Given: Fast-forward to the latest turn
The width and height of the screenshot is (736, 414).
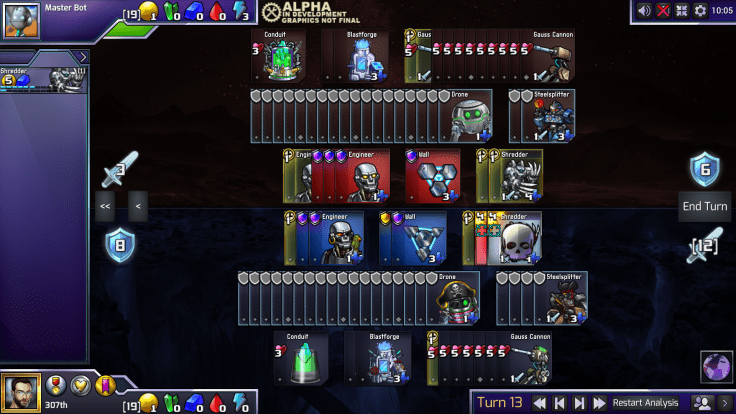Looking at the screenshot, I should pos(599,403).
